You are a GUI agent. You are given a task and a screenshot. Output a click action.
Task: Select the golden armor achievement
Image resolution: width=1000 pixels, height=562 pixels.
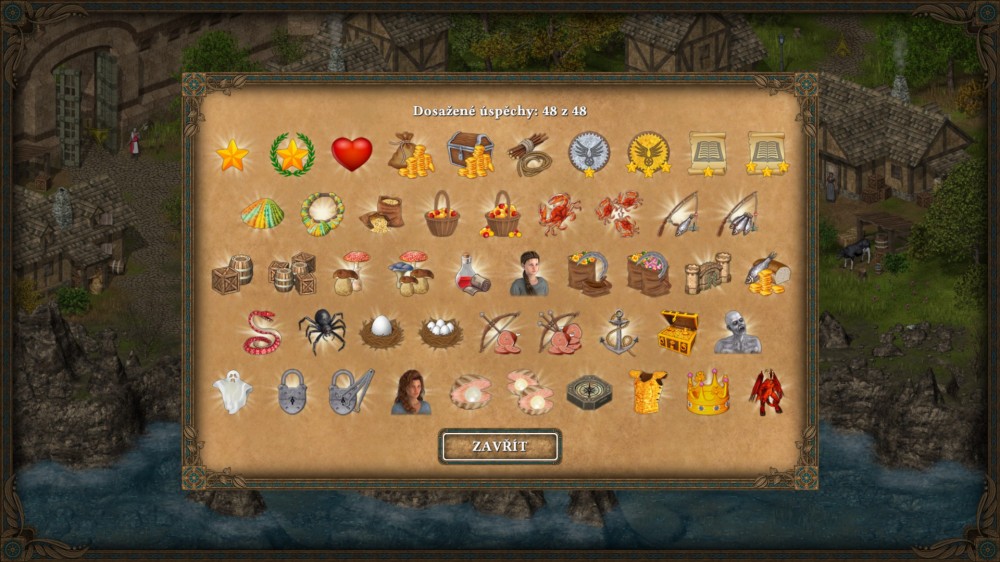click(x=648, y=392)
